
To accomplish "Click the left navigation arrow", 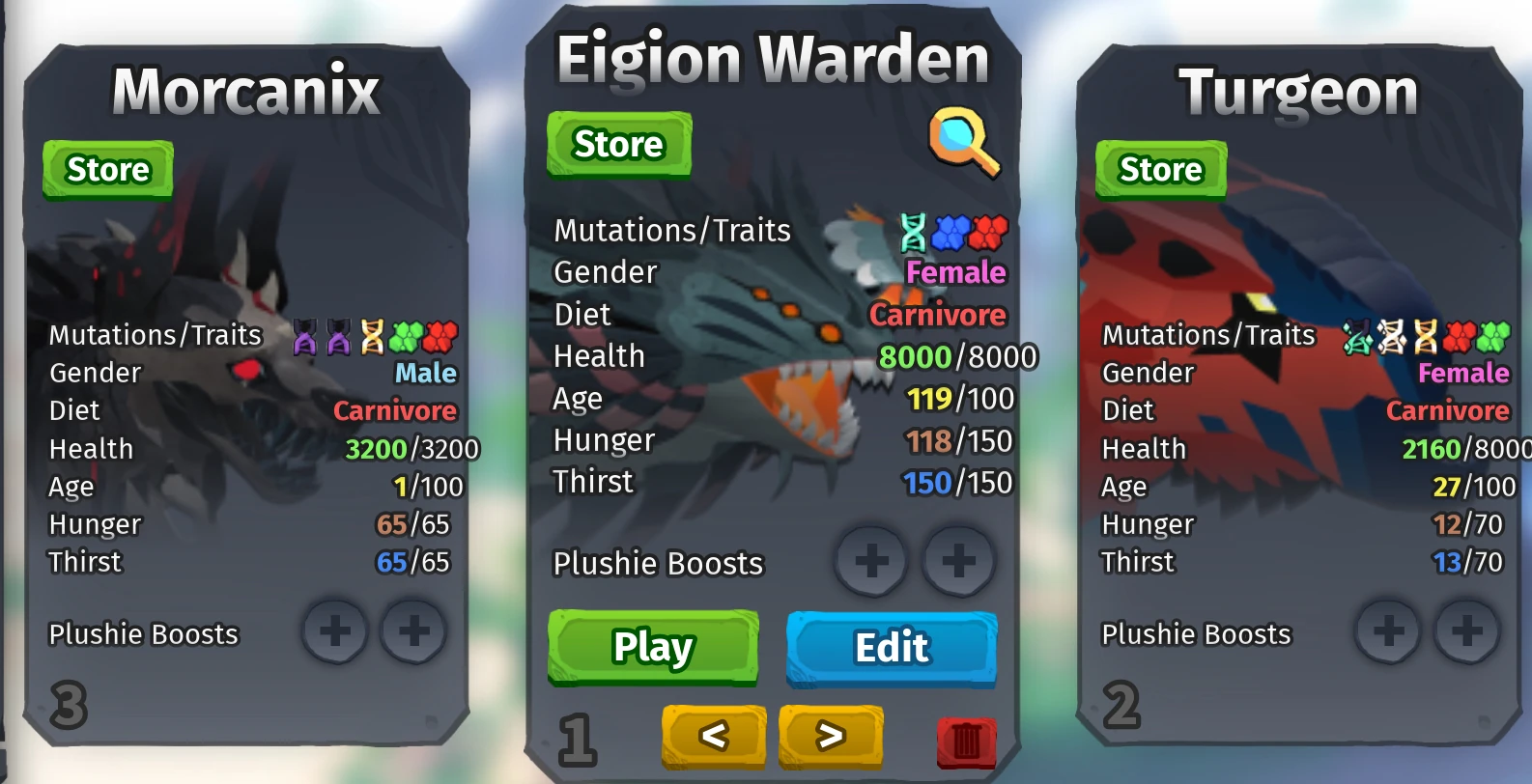I will [x=713, y=736].
